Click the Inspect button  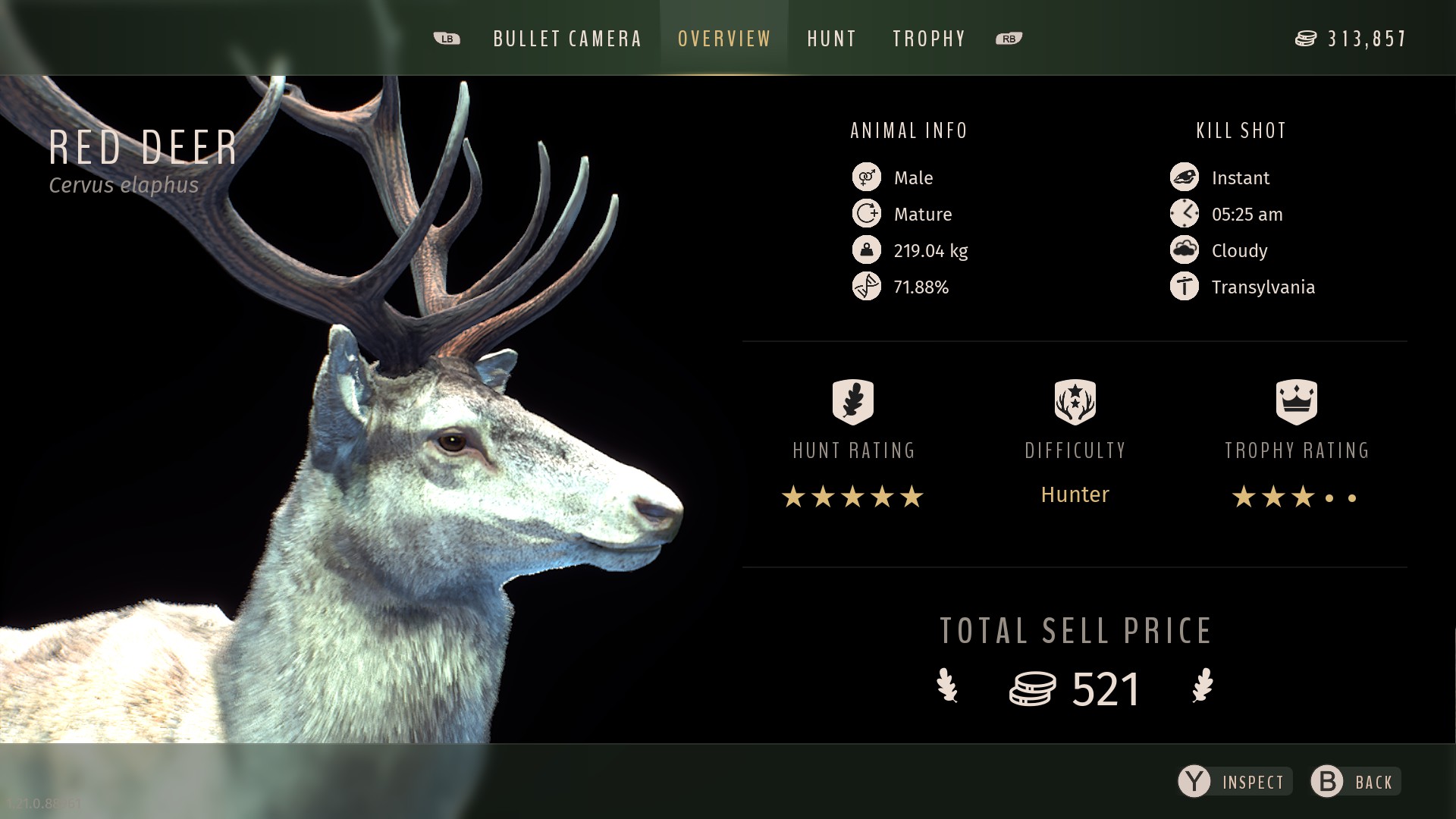pyautogui.click(x=1235, y=782)
